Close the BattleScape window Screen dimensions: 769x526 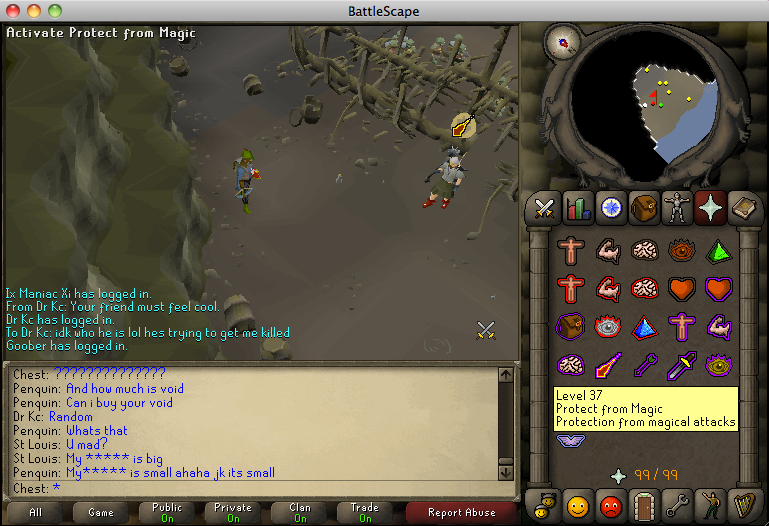click(x=12, y=11)
